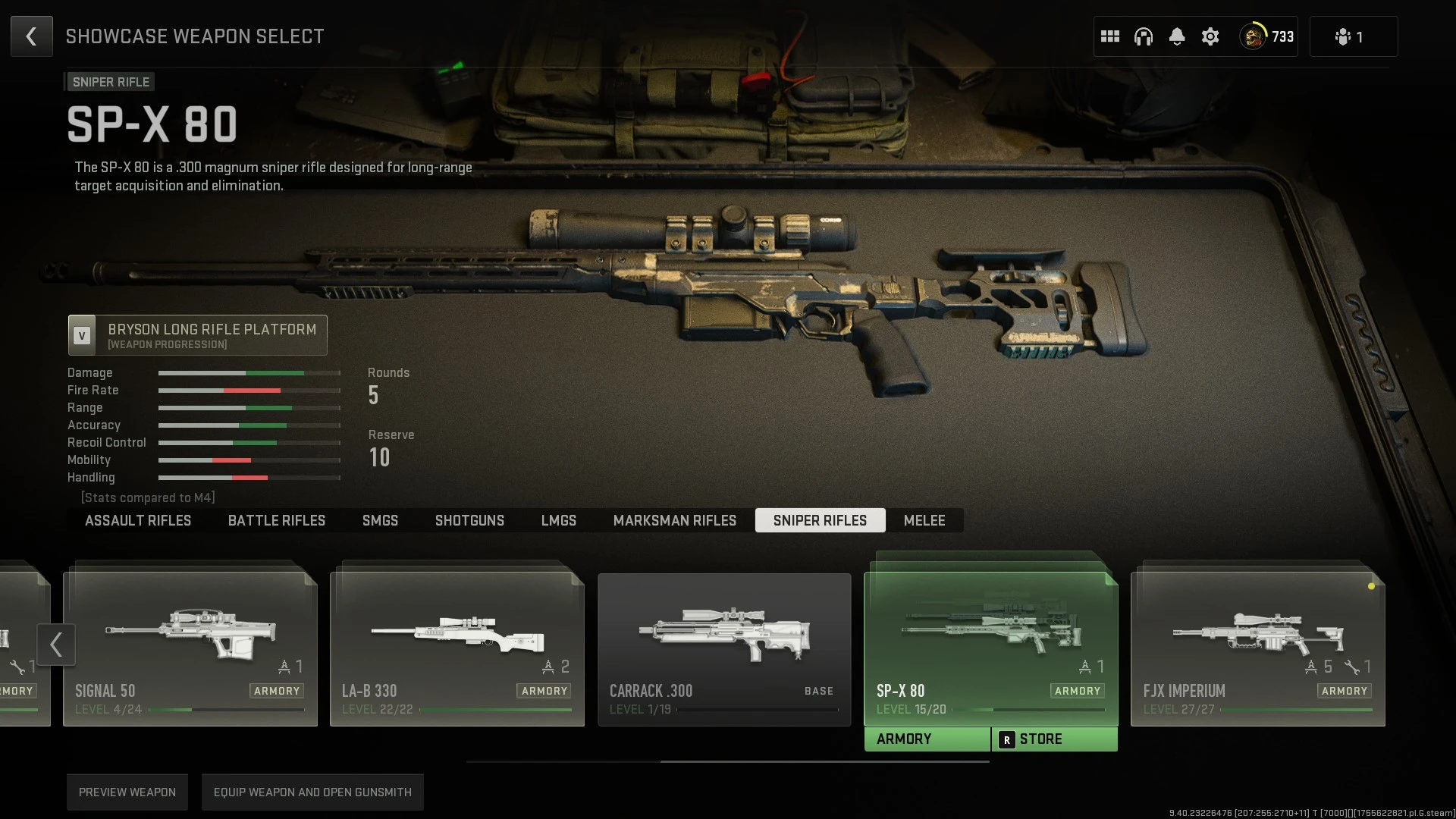
Task: Click the headset audio icon
Action: [1144, 36]
